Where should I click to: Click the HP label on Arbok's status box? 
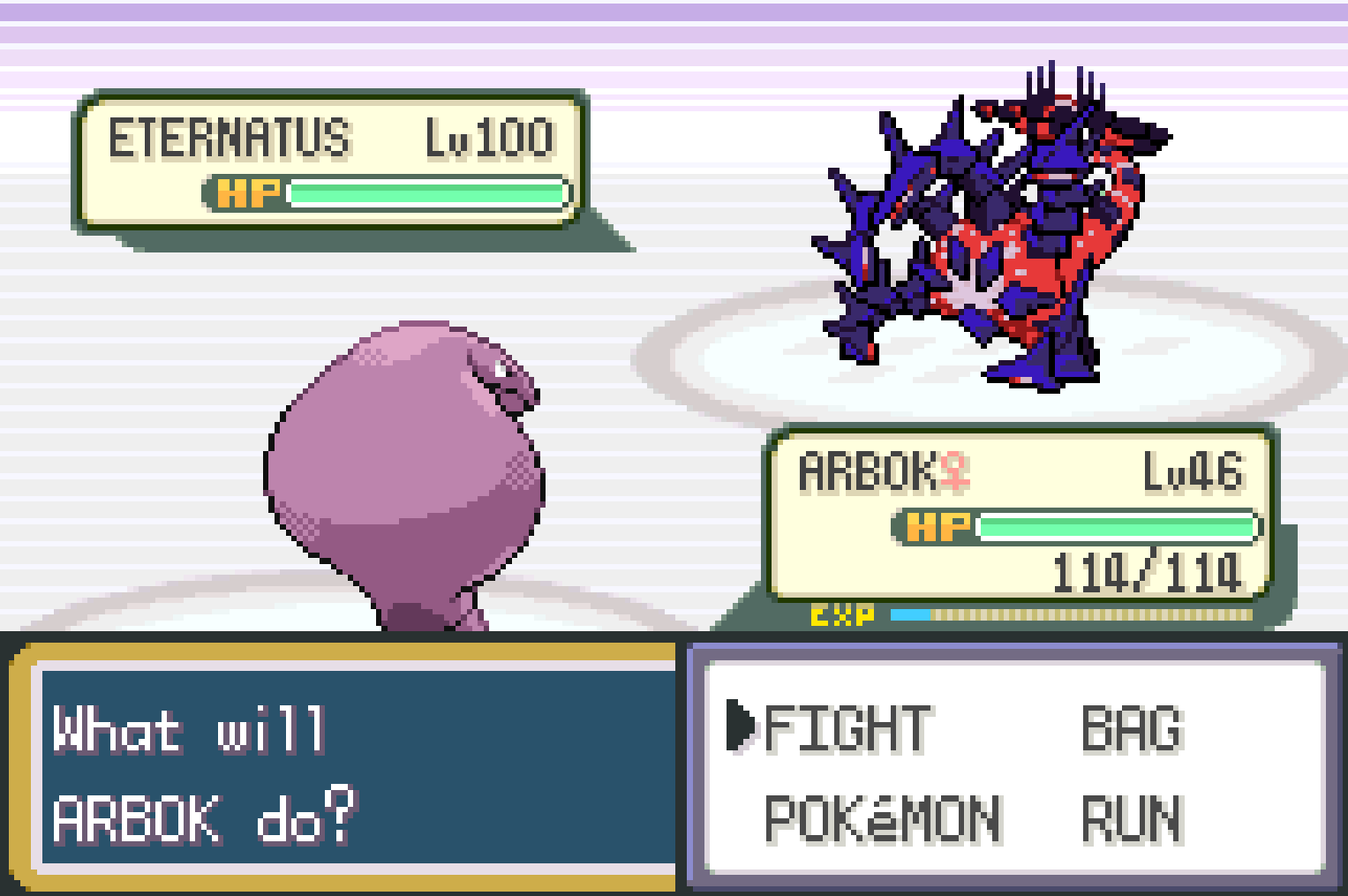pos(938,528)
